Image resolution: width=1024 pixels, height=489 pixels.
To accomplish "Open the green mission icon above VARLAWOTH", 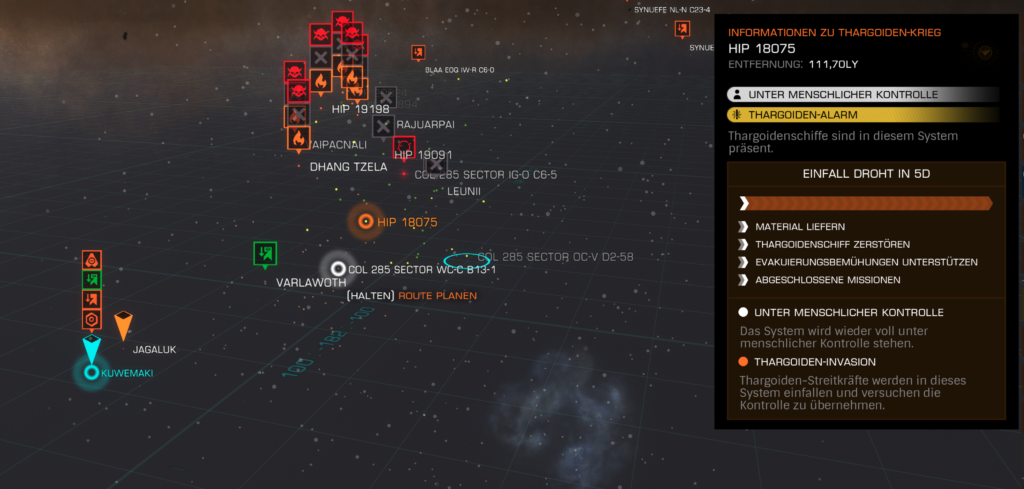I will [264, 253].
